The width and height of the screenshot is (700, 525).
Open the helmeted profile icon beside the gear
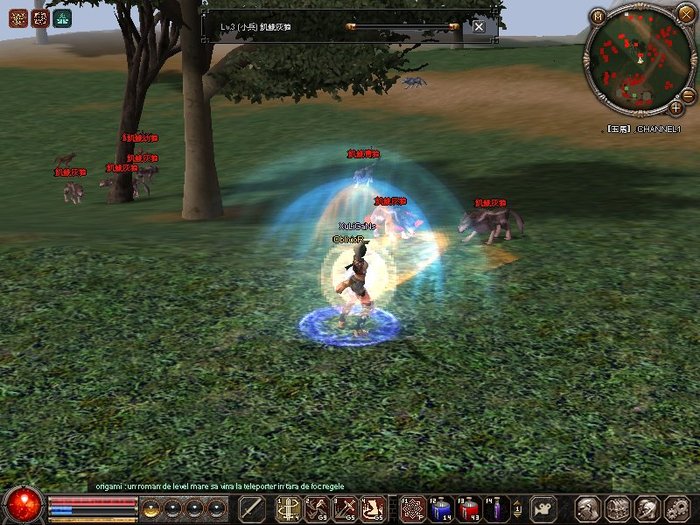(x=647, y=508)
